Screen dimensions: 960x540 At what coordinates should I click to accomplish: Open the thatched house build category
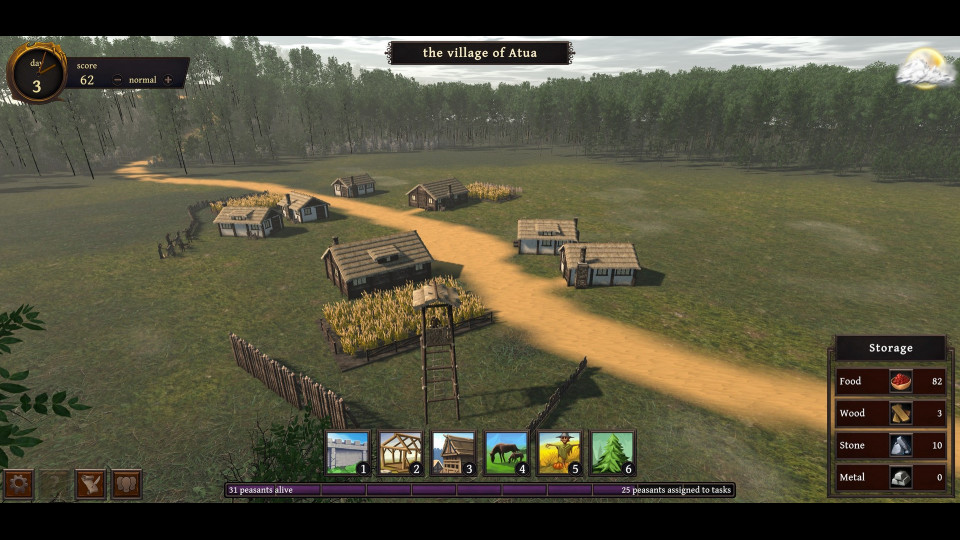pyautogui.click(x=453, y=453)
